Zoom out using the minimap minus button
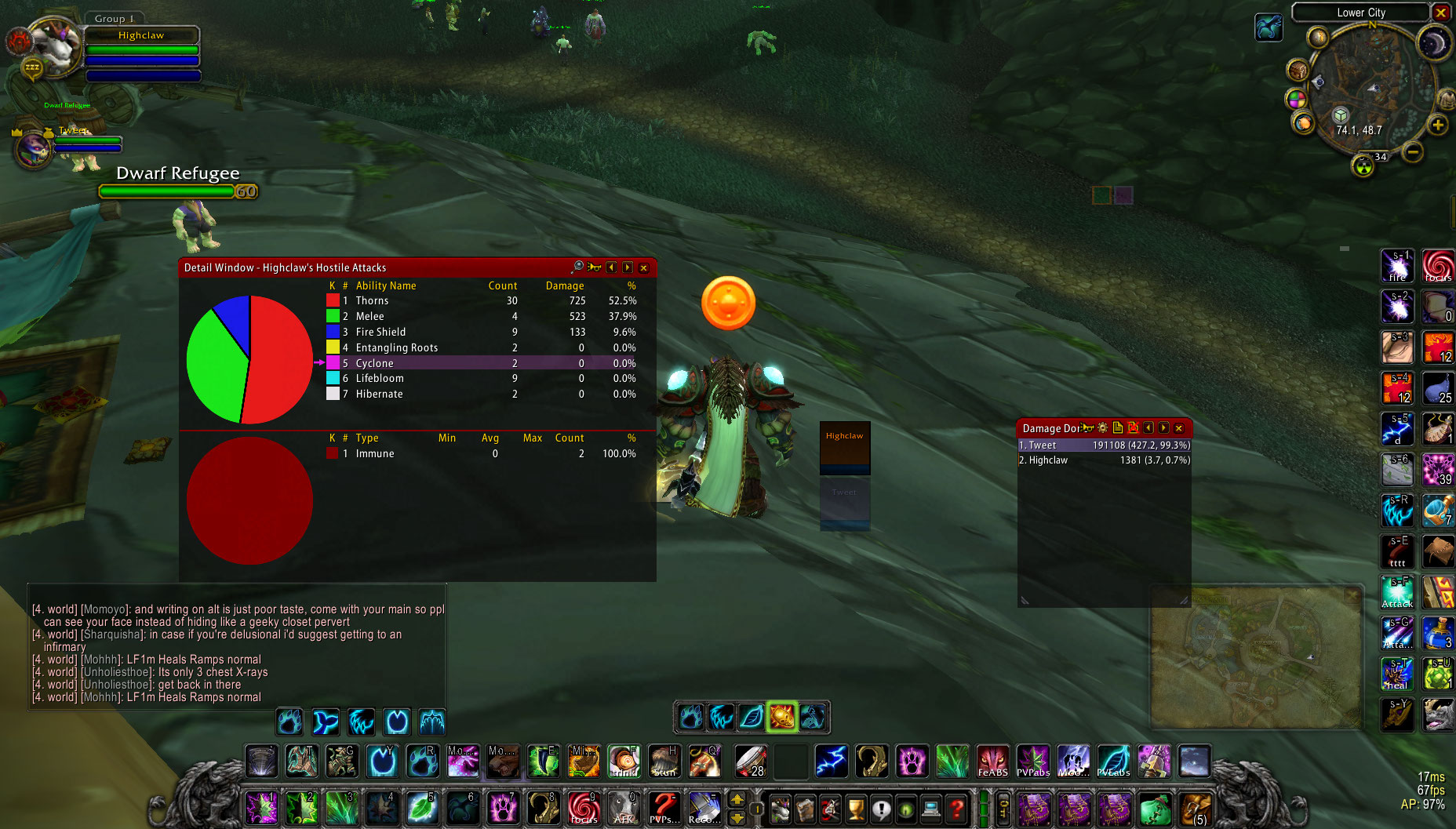This screenshot has height=829, width=1456. 1414,153
